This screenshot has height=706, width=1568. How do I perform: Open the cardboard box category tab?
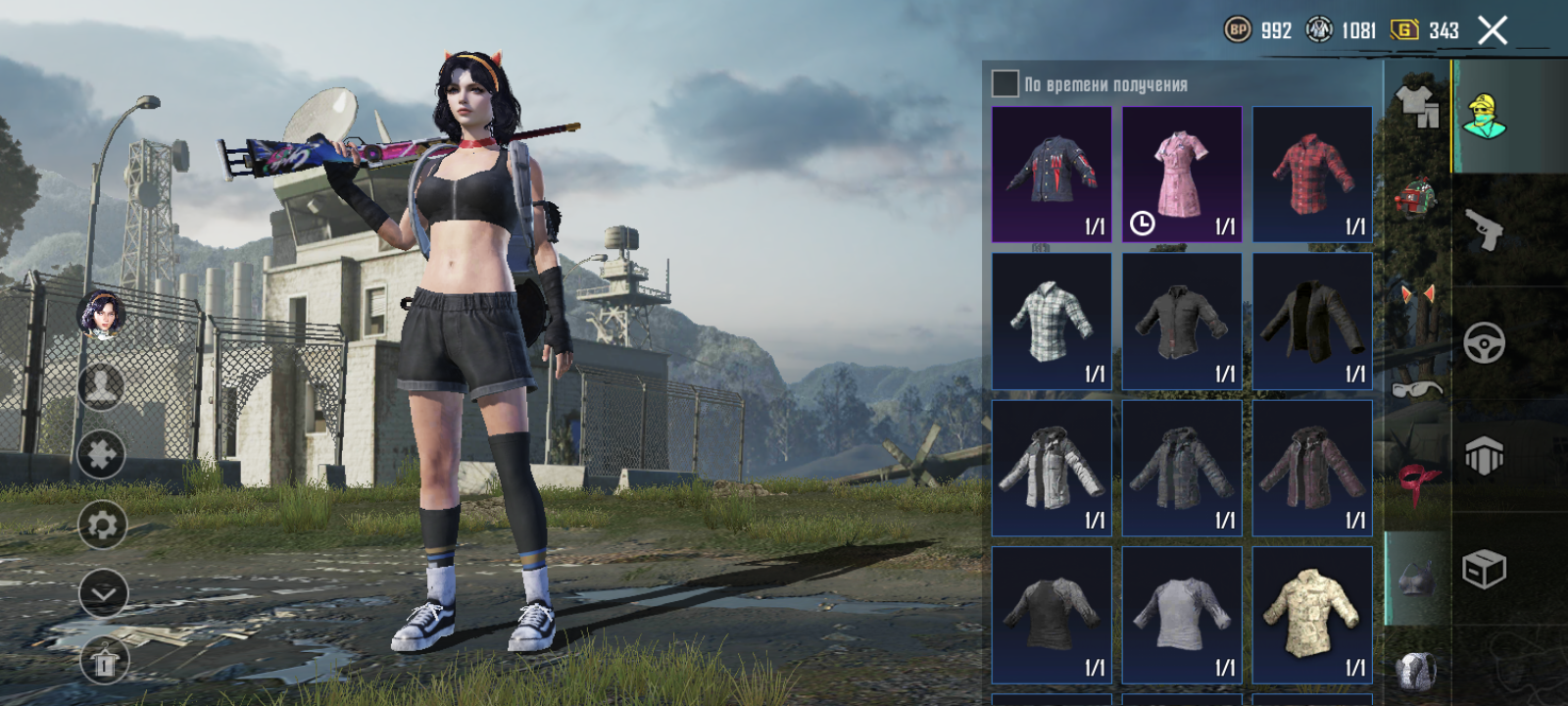click(x=1485, y=569)
